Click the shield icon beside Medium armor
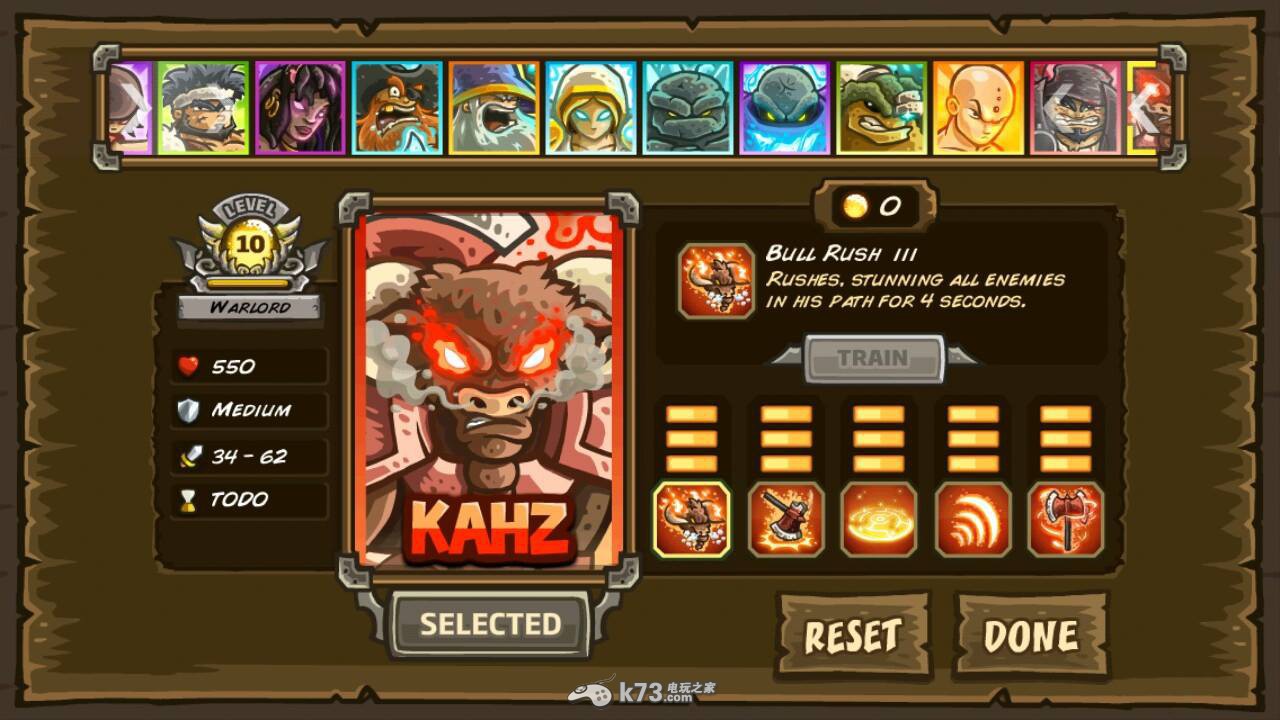The width and height of the screenshot is (1280, 720). [x=186, y=410]
